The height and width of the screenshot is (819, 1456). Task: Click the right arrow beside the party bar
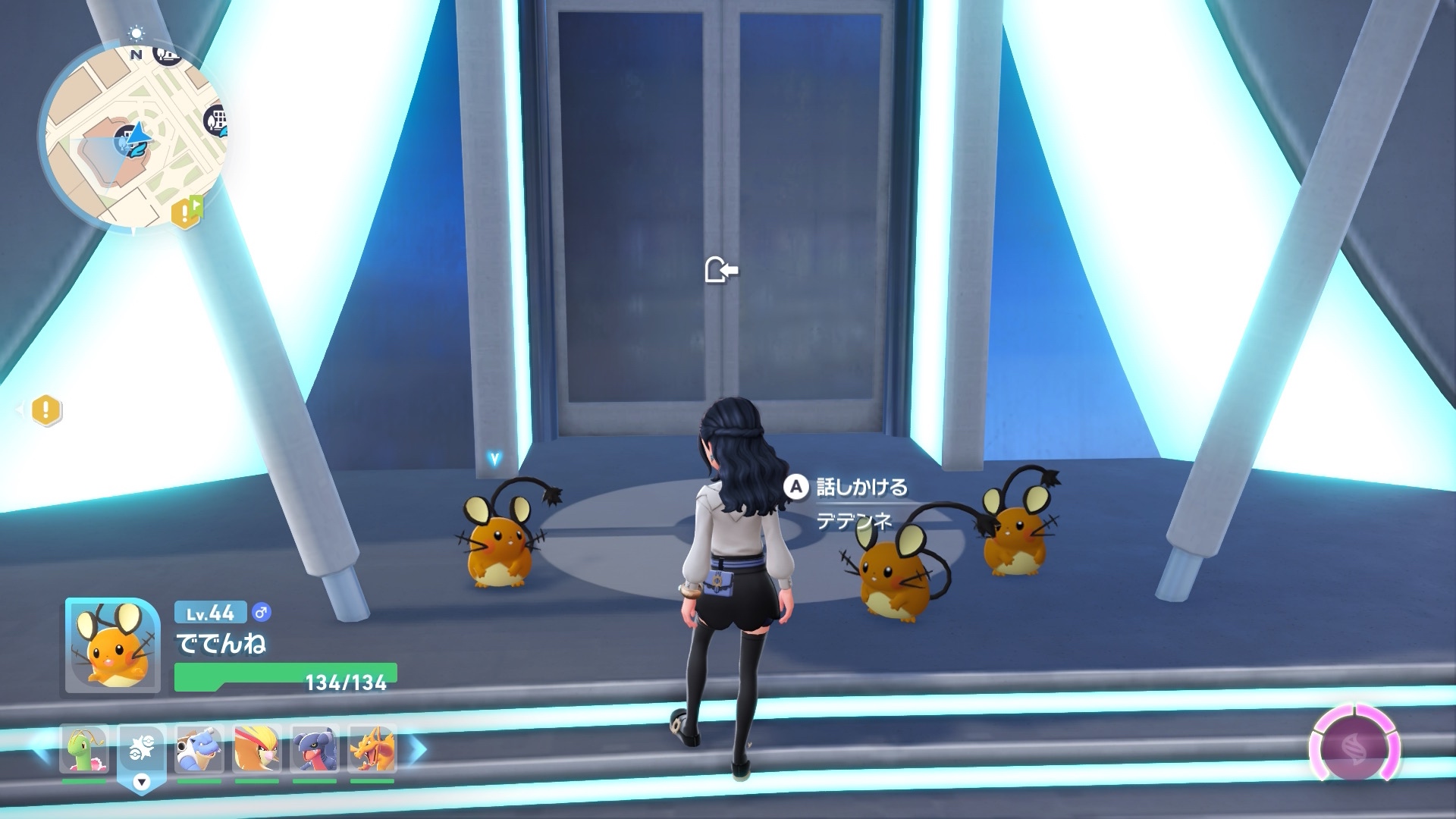[x=418, y=749]
